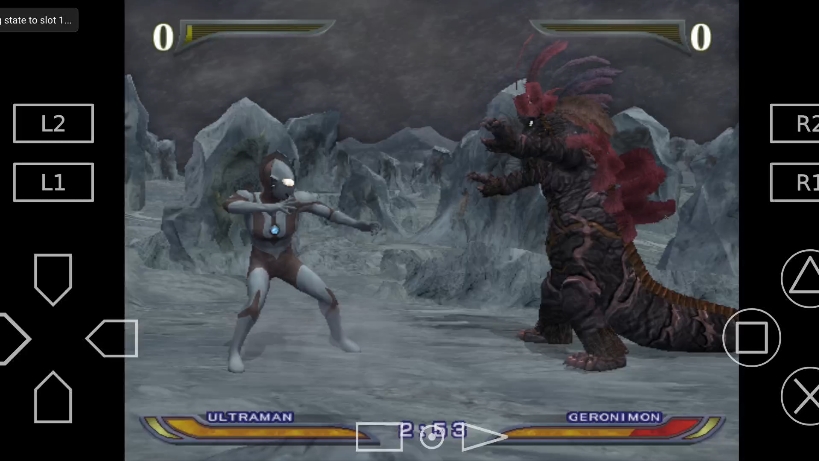Tap the on-screen cross face button

click(803, 395)
